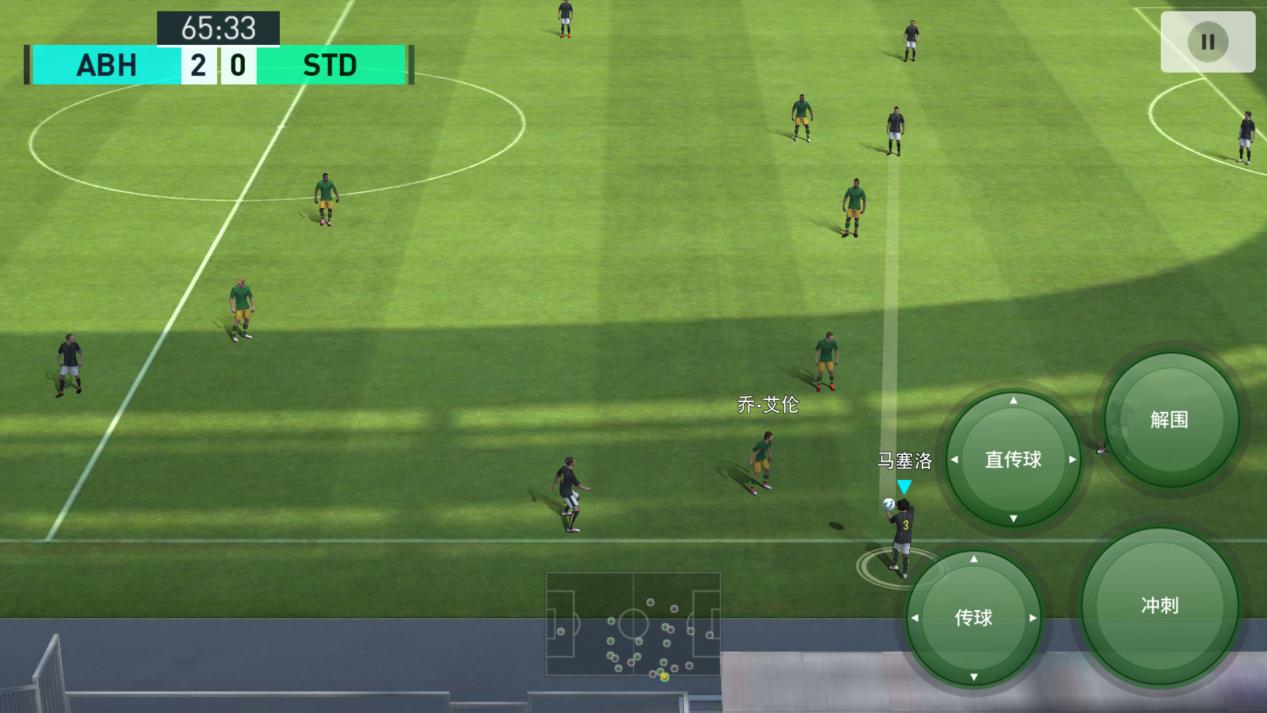Click the pitch radar minimap

click(x=633, y=626)
